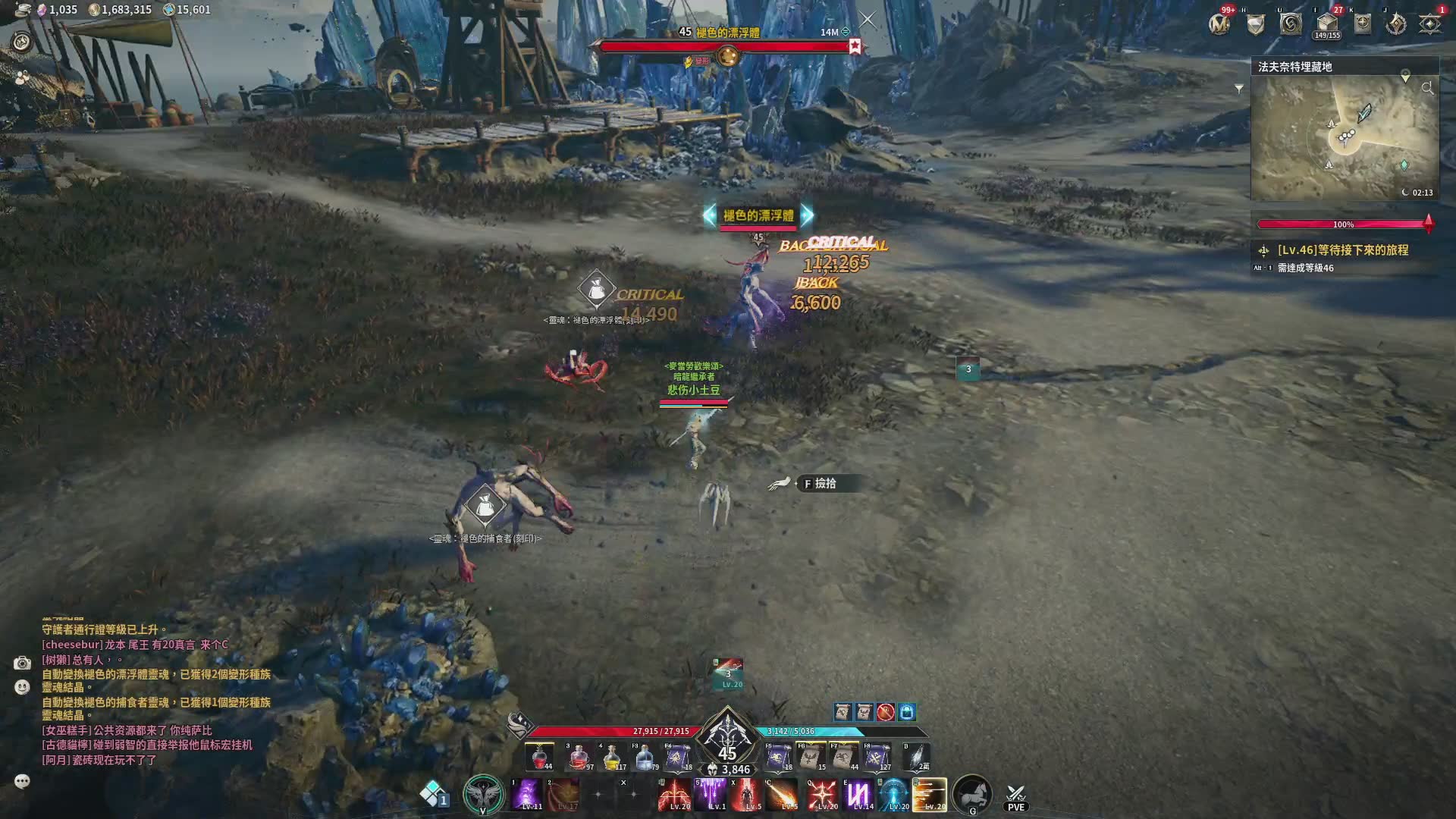Select the Lv.46 quest tracker entry
This screenshot has height=819, width=1456.
pyautogui.click(x=1342, y=250)
